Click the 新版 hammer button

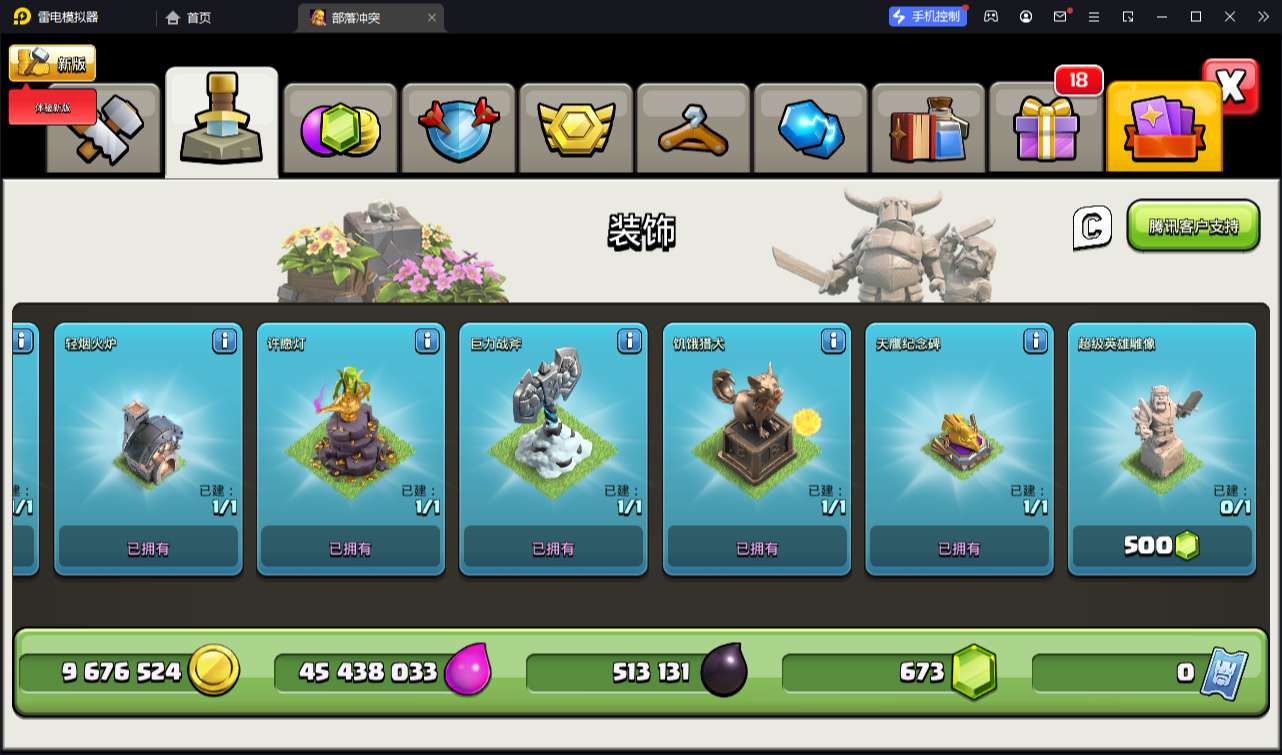point(52,63)
